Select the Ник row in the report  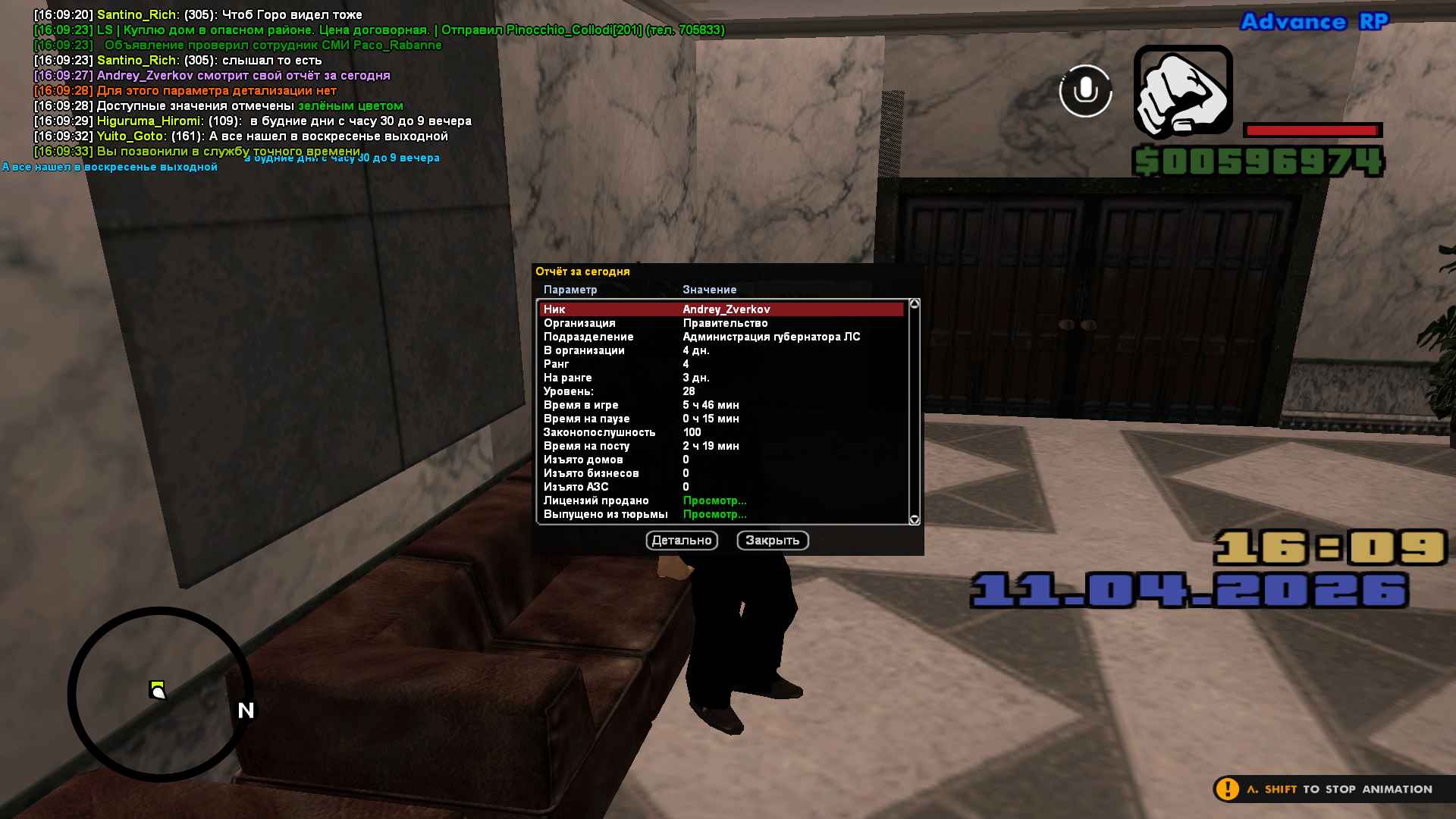720,309
